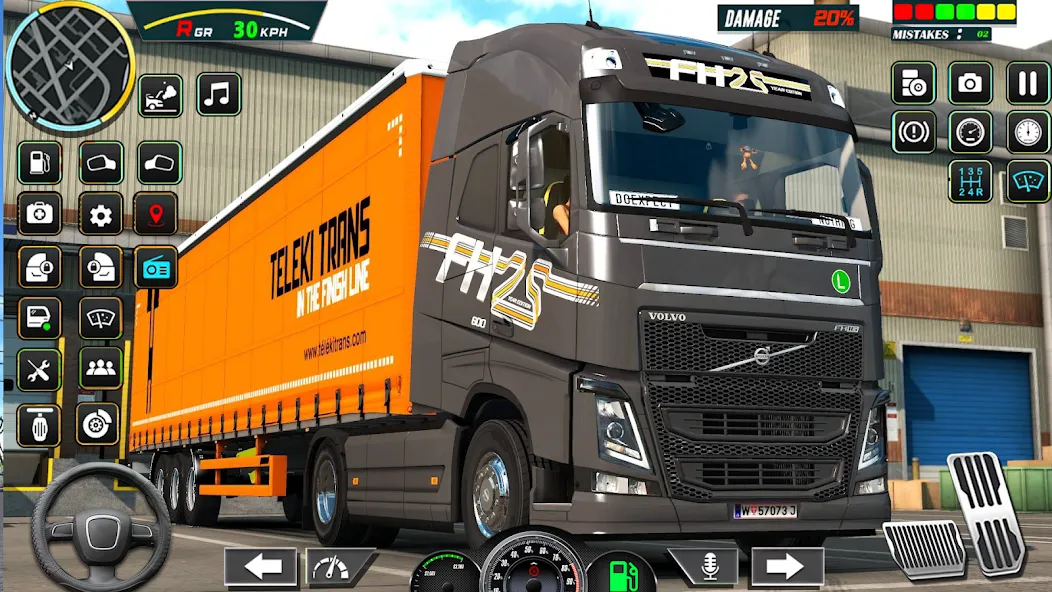Toggle the blue windshield wiper button
The image size is (1052, 592).
1027,181
